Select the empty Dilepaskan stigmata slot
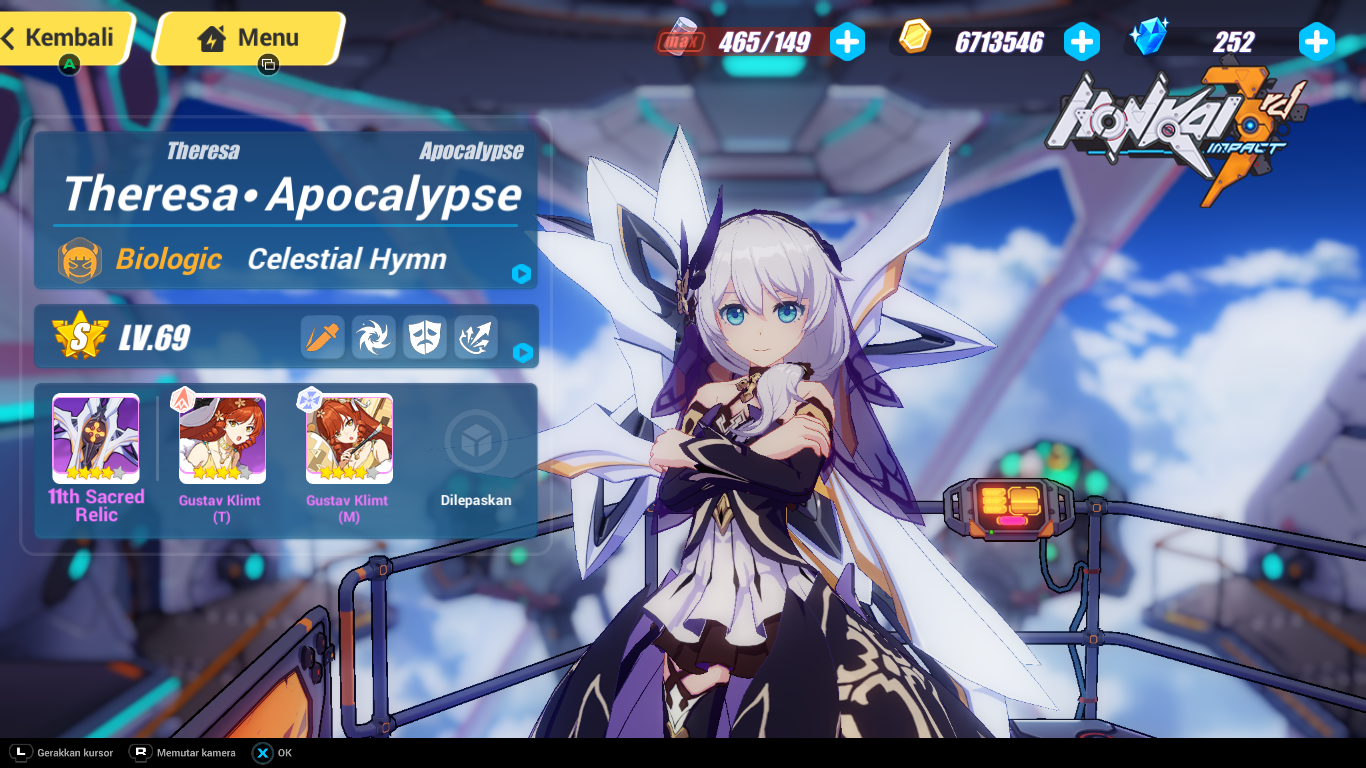 click(x=476, y=441)
